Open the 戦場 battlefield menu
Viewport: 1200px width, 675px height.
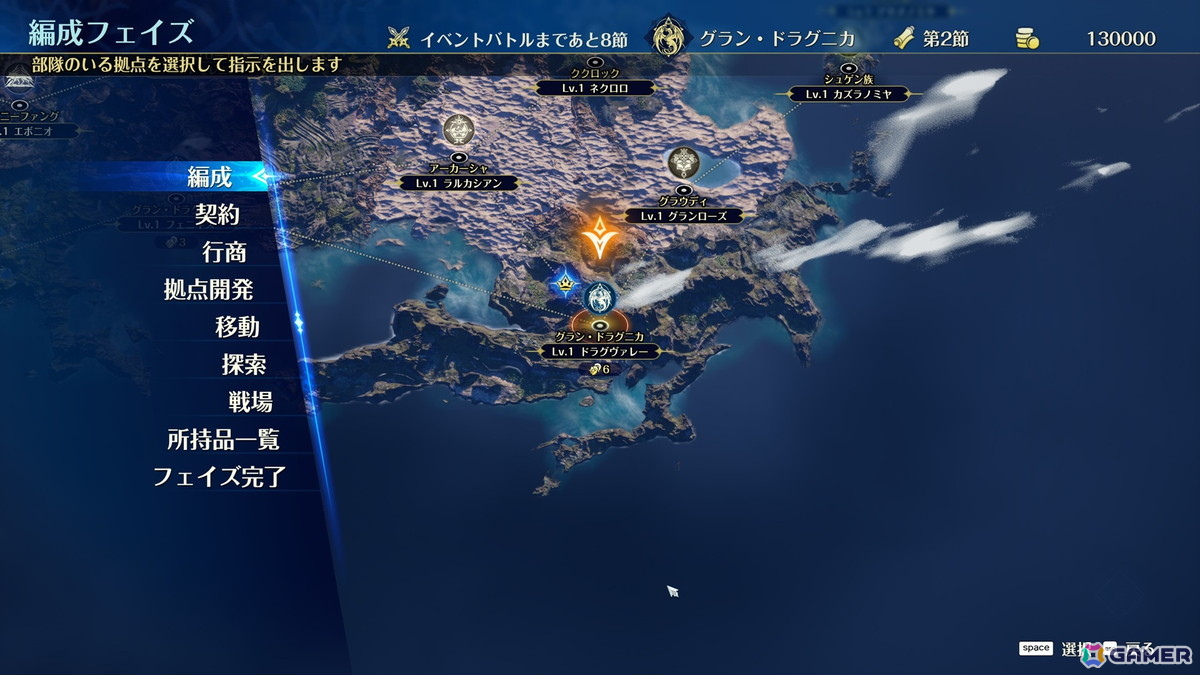point(250,402)
